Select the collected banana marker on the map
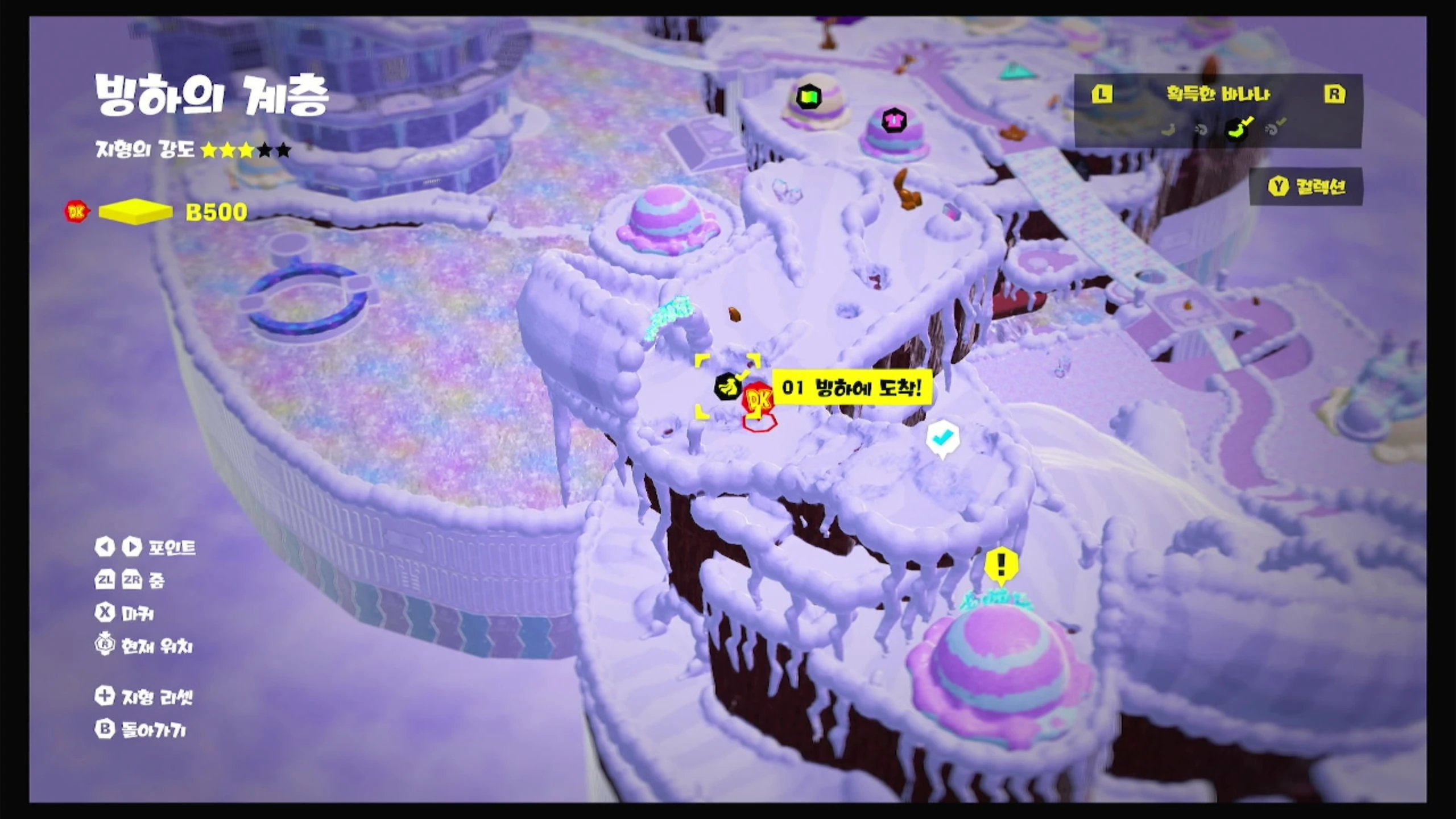The image size is (1456, 819). [x=727, y=387]
